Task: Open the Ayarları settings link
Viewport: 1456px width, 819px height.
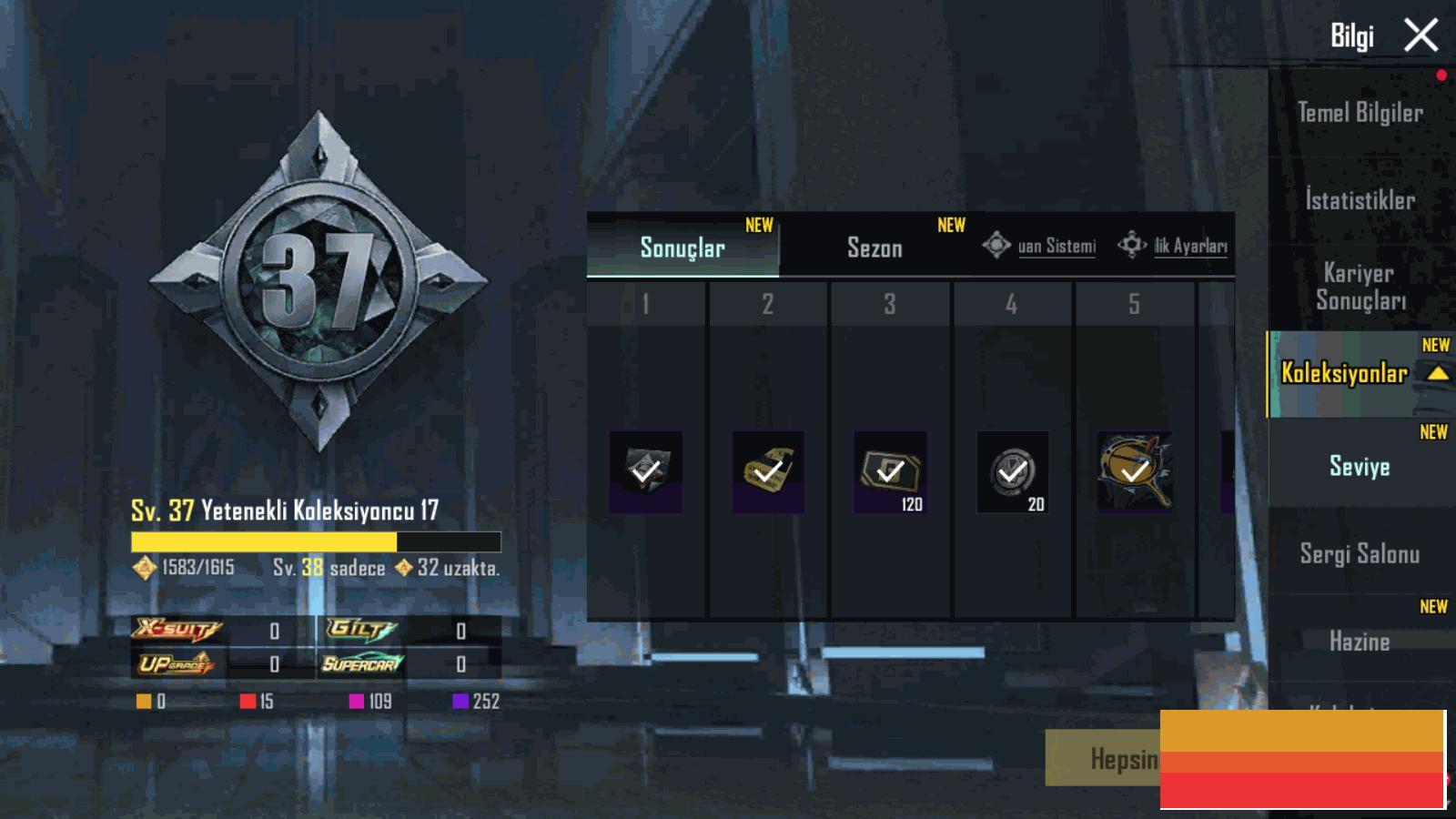Action: (1174, 246)
